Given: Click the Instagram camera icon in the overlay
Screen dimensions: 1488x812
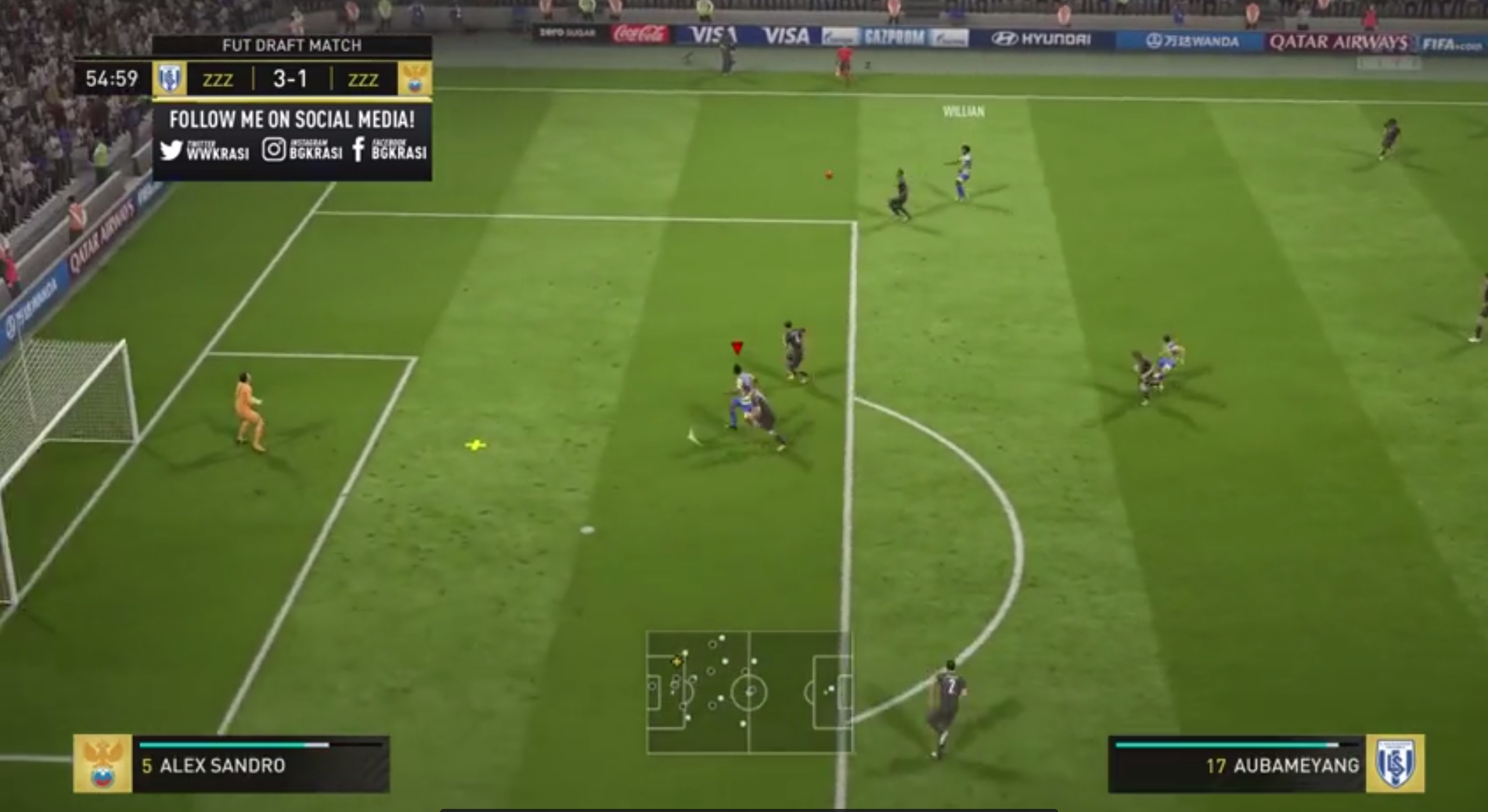Looking at the screenshot, I should [x=273, y=150].
